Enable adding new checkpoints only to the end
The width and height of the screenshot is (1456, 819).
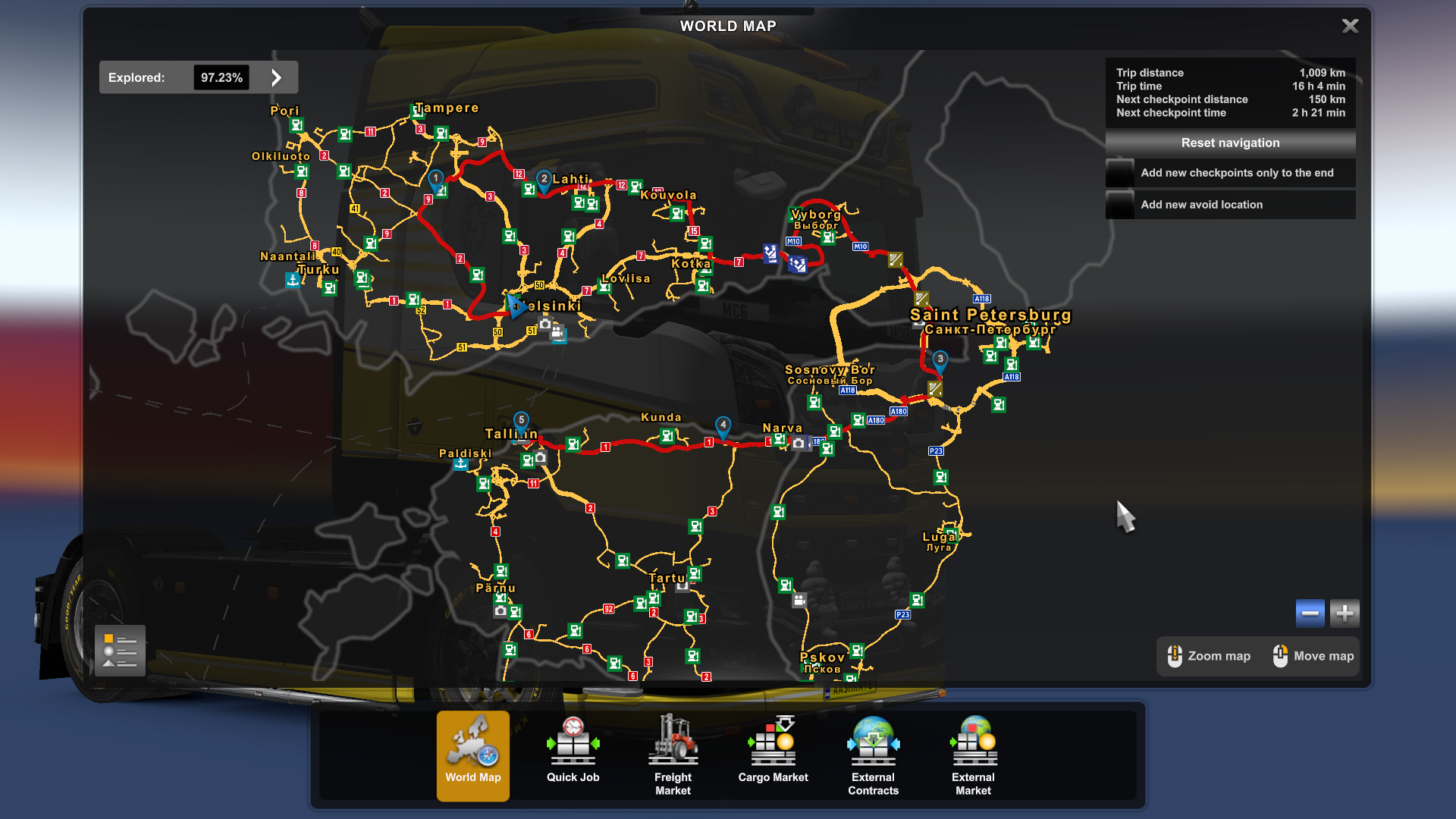(x=1230, y=173)
